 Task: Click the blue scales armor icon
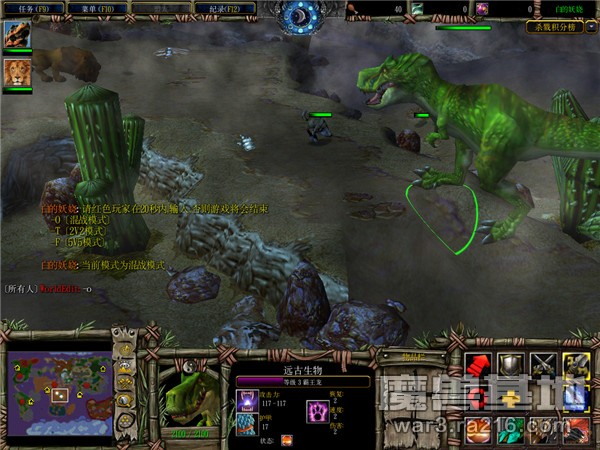246,424
